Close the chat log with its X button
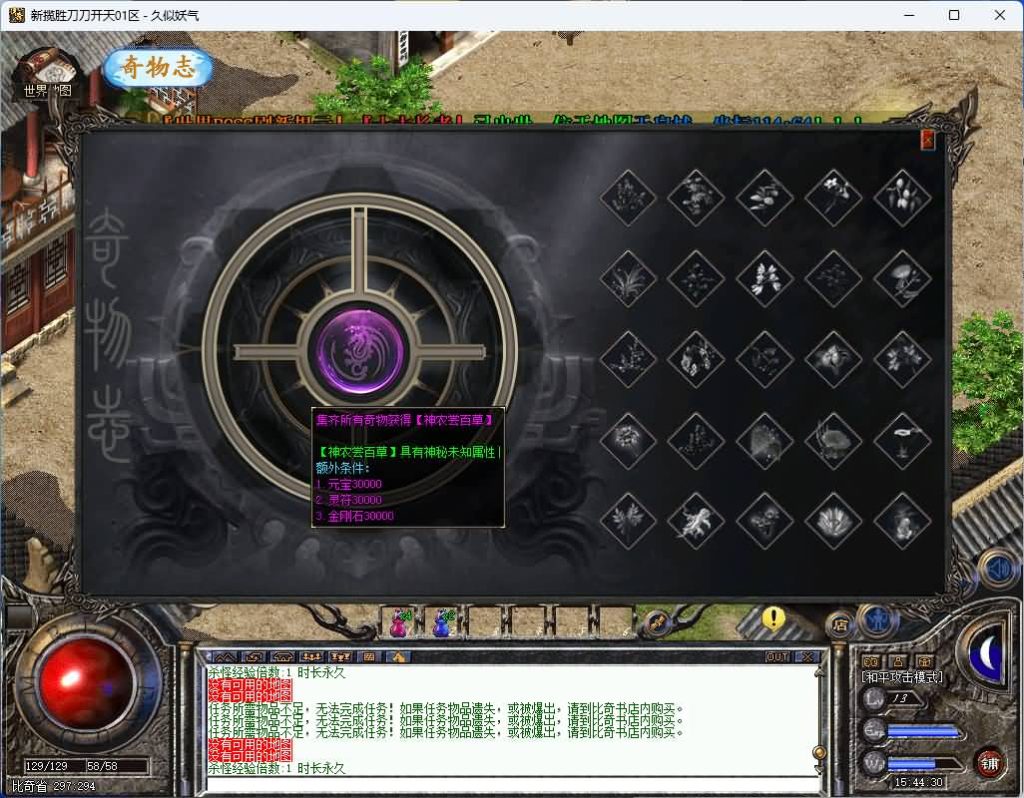 coord(808,657)
